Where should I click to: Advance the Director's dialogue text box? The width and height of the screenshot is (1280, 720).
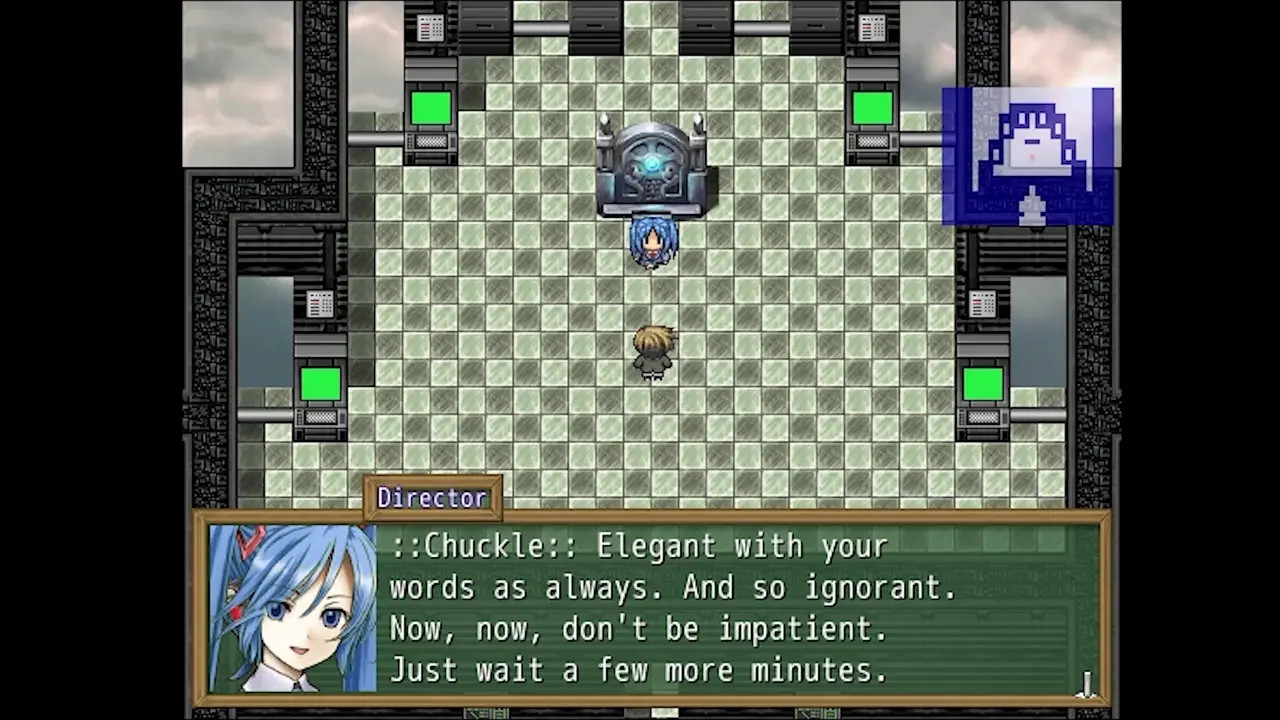650,609
